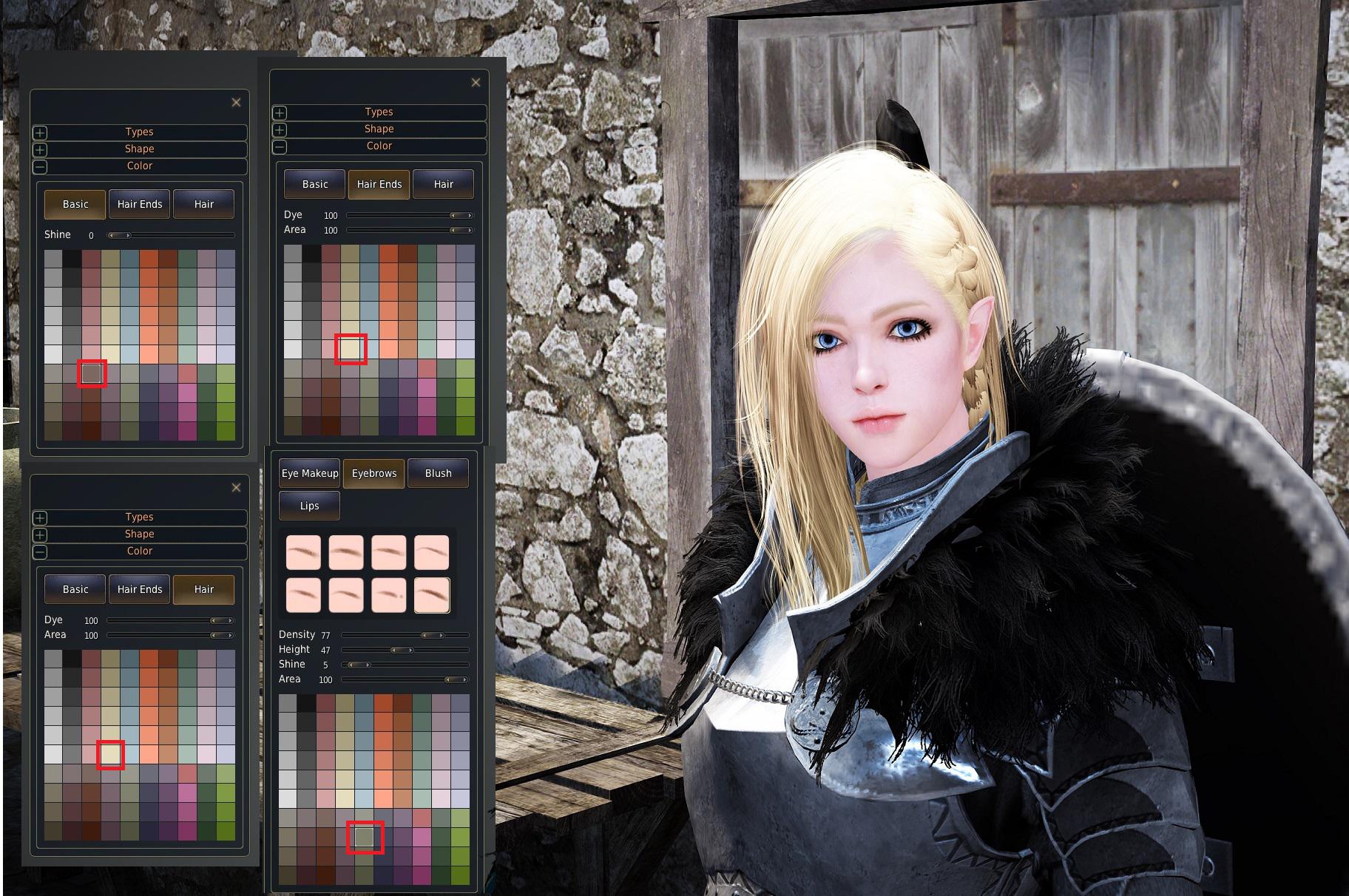This screenshot has width=1349, height=896.
Task: Expand the Types section in the top-left panel
Action: [41, 132]
